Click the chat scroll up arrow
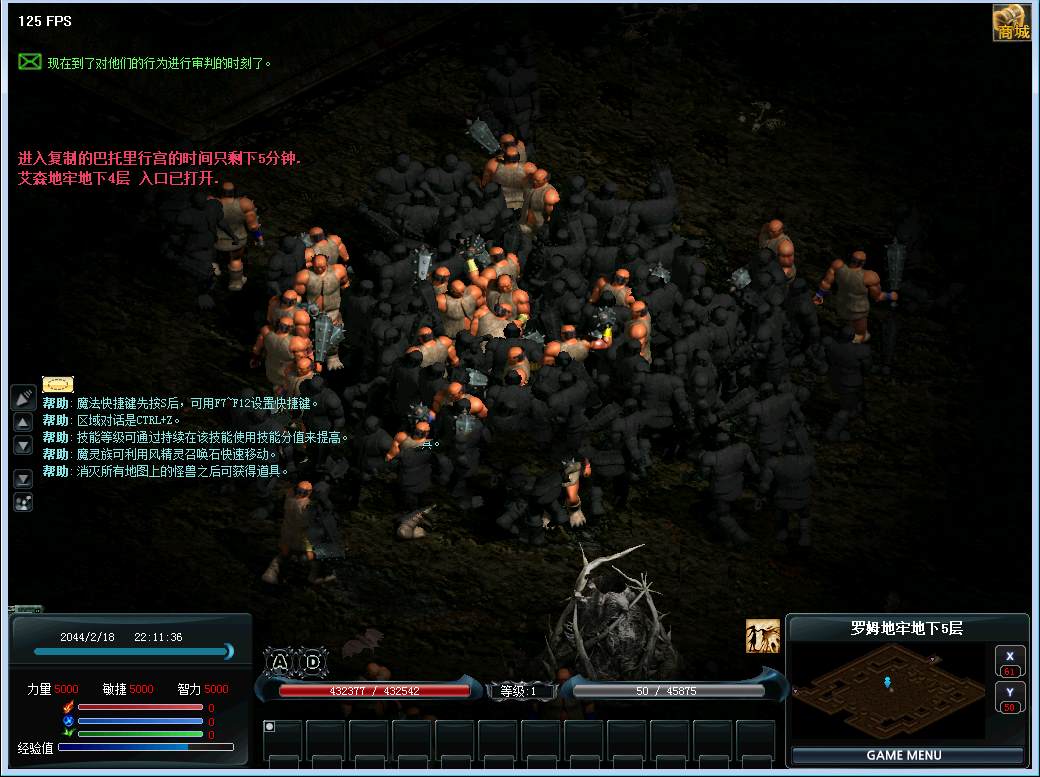This screenshot has height=777, width=1040. pos(23,422)
